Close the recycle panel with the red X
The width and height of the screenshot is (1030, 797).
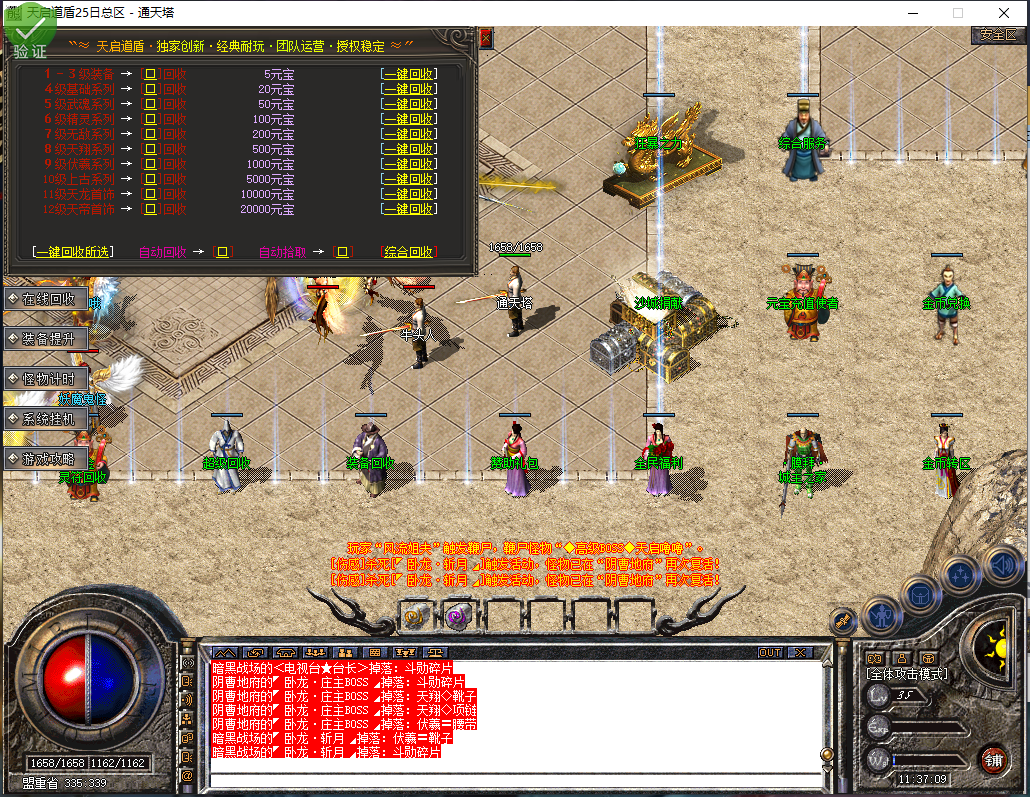coord(486,39)
